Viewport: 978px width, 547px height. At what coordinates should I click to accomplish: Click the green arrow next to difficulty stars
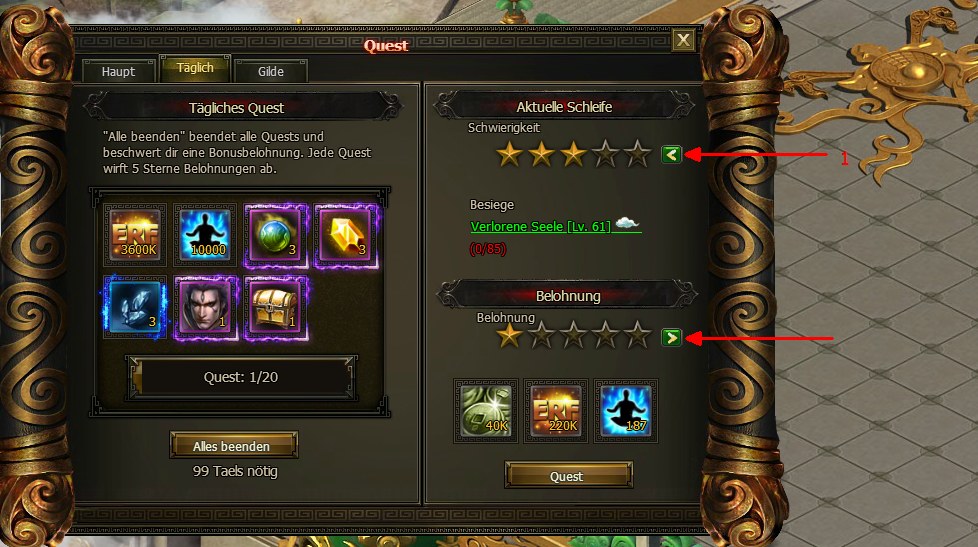coord(671,154)
